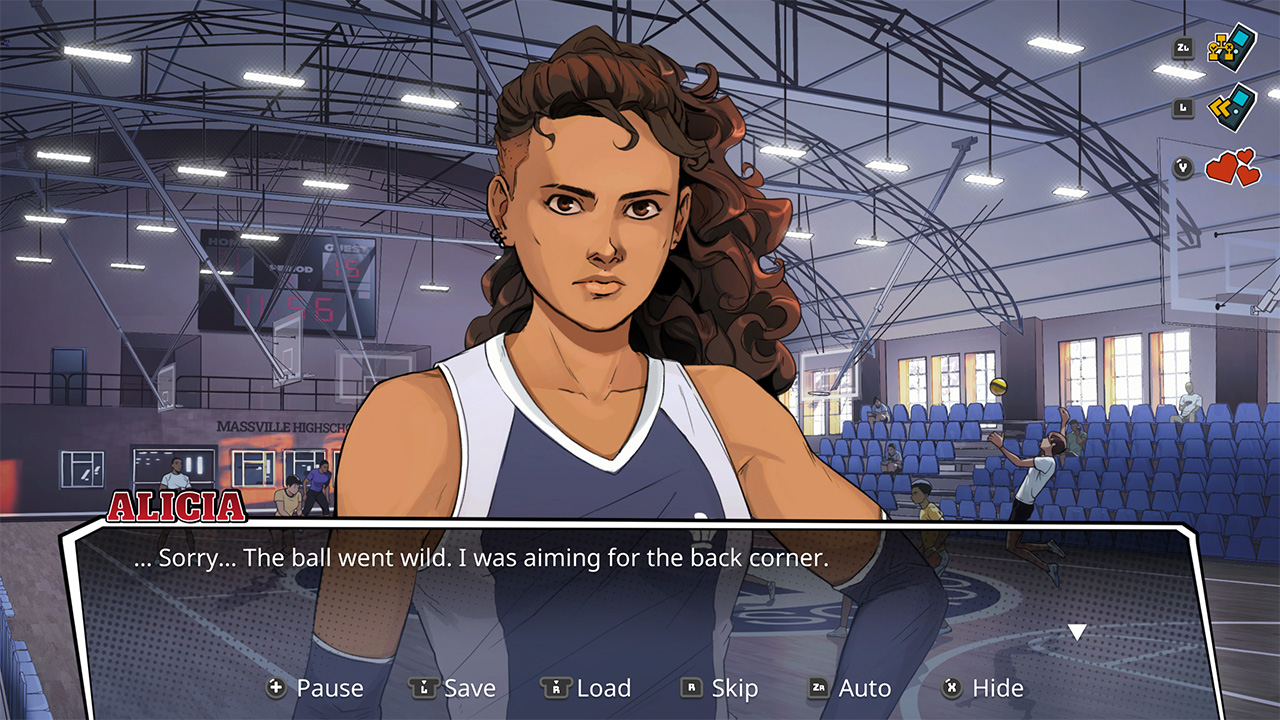Click the L shoulder button badge near the rewind icon
The width and height of the screenshot is (1280, 720).
tap(1184, 110)
